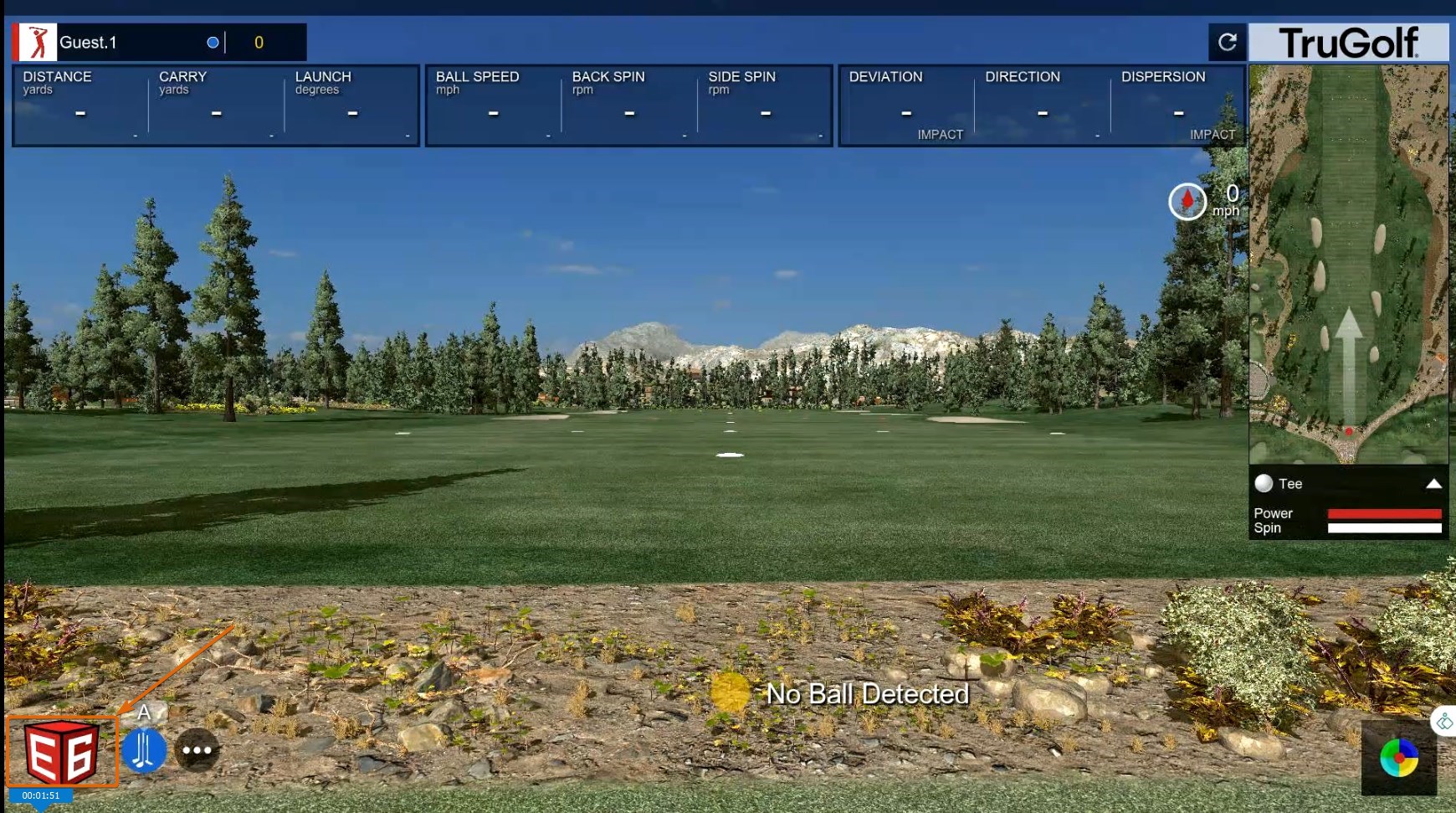Viewport: 1456px width, 813px height.
Task: Expand the Tee lie selector arrow
Action: pos(1433,483)
